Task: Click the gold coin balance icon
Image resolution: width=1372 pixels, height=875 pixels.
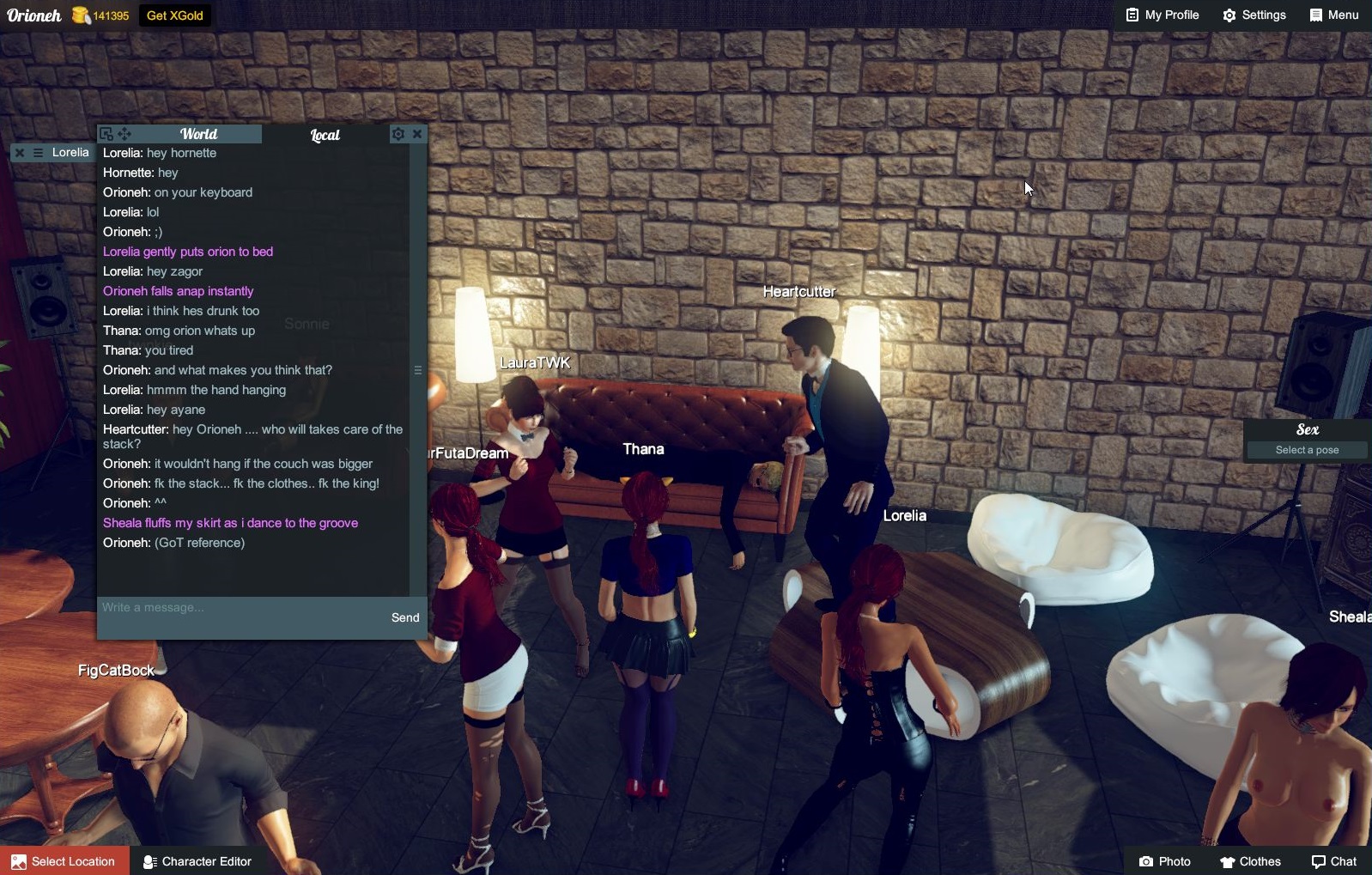Action: click(79, 14)
